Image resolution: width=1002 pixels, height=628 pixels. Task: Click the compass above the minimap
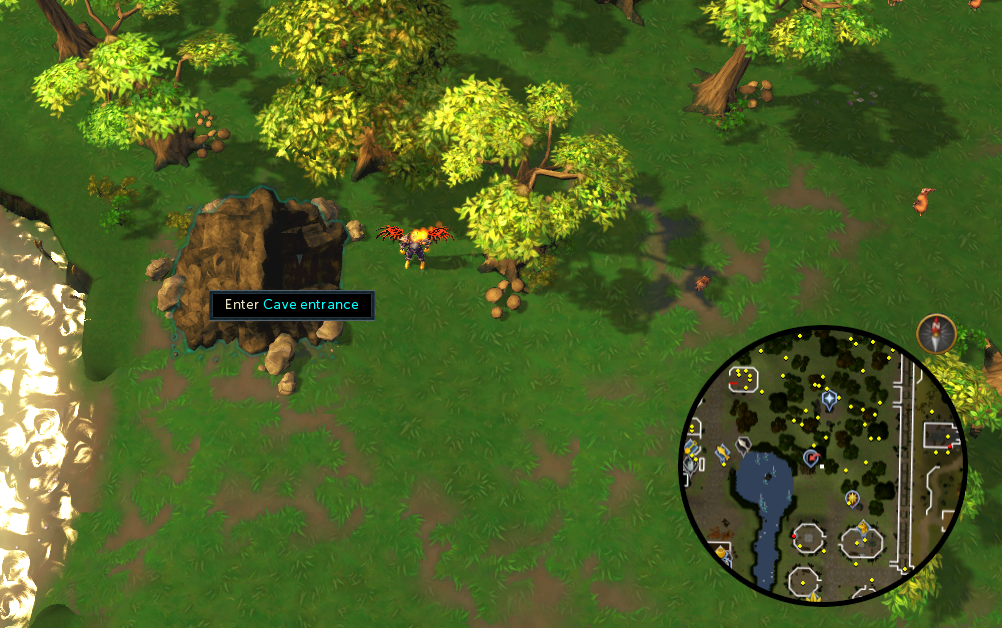coord(936,334)
